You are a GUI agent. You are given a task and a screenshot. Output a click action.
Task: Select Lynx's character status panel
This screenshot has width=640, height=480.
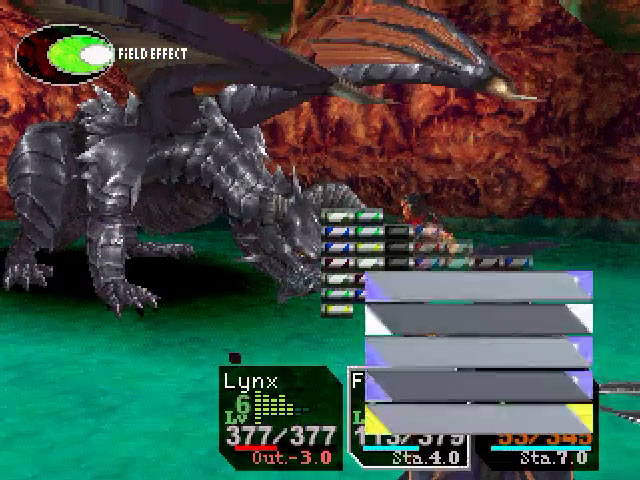(281, 417)
